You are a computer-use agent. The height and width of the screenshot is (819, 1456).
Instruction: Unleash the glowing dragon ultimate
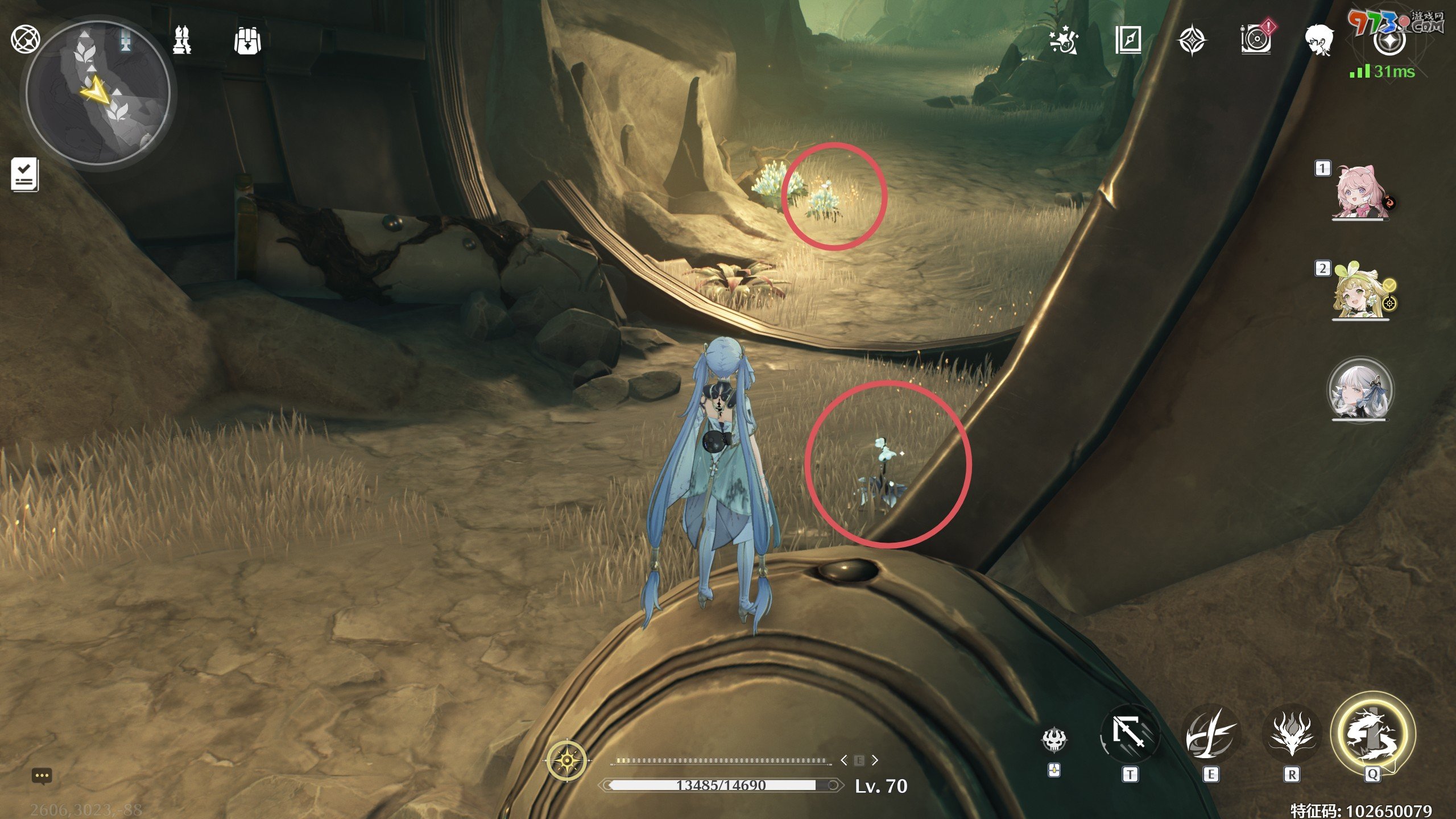pos(1372,734)
